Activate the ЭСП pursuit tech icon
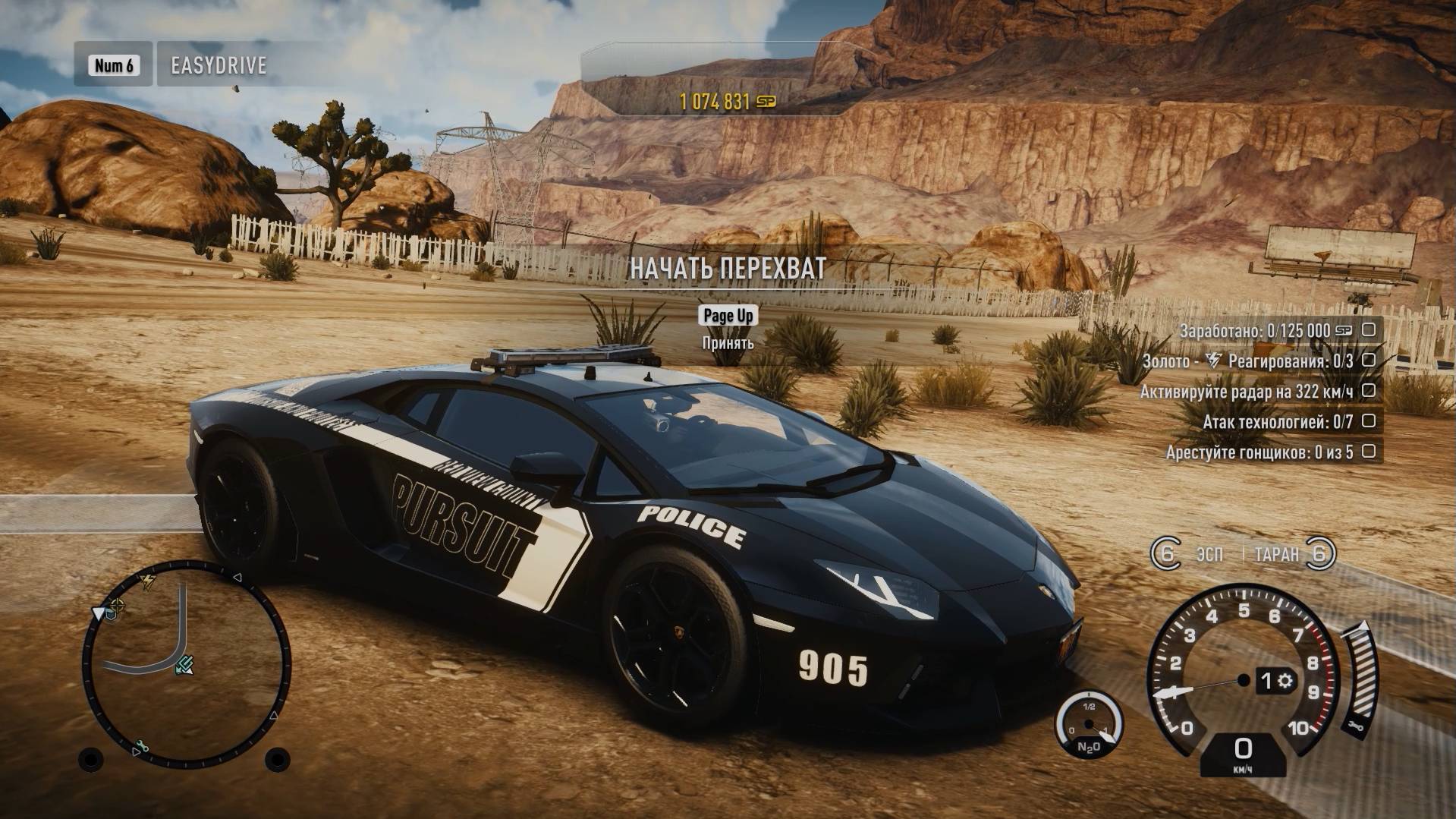Image resolution: width=1456 pixels, height=819 pixels. 1165,554
